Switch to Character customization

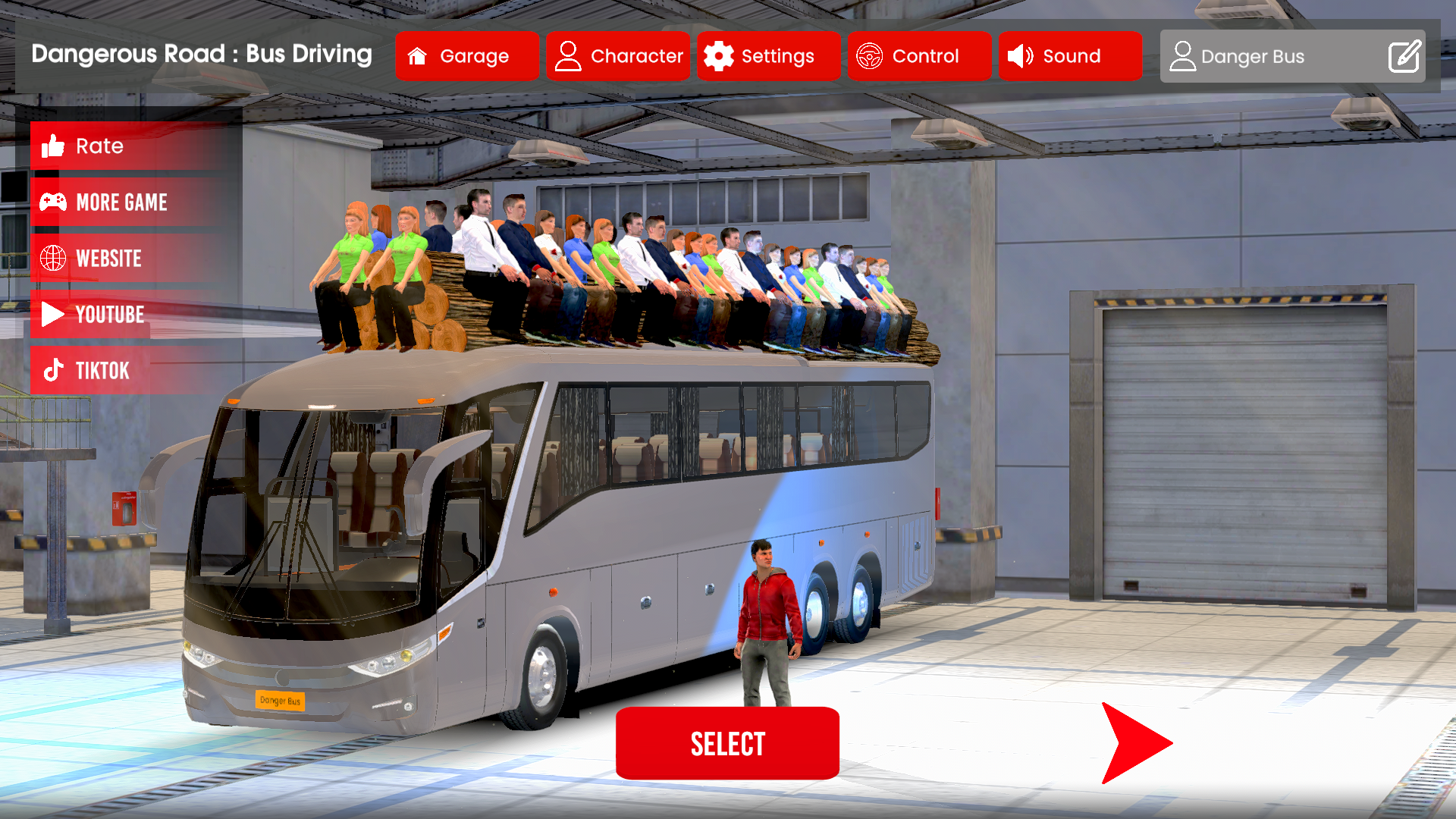pyautogui.click(x=618, y=55)
